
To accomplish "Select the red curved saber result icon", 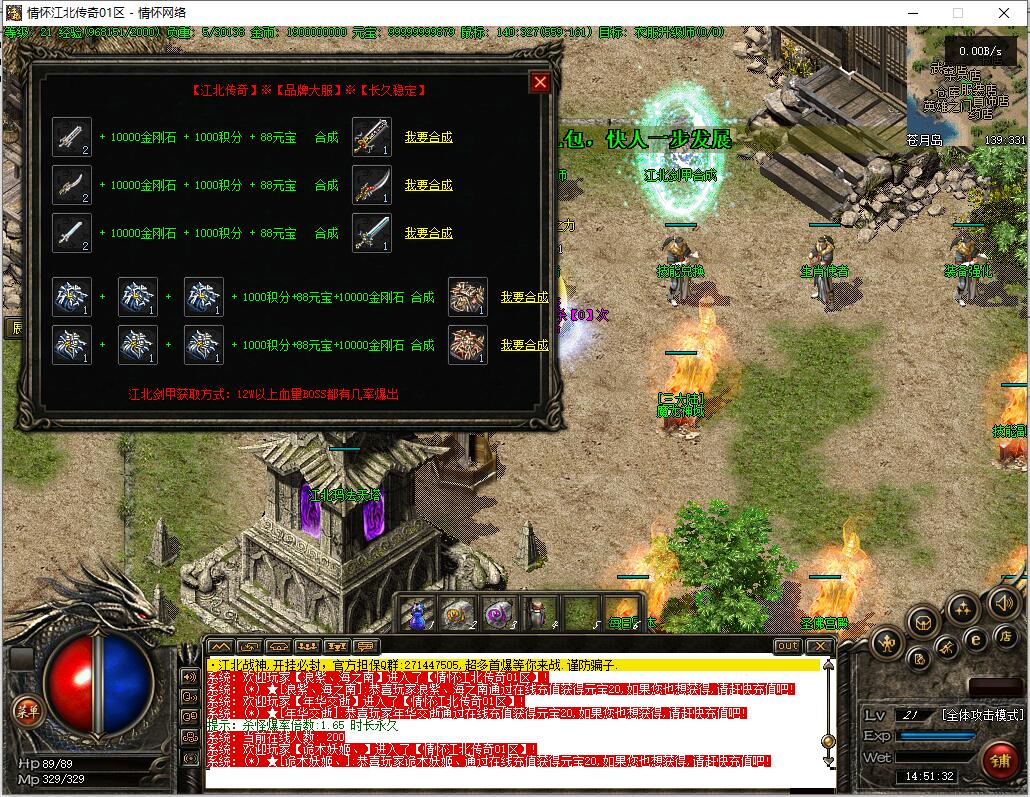I will click(x=372, y=185).
